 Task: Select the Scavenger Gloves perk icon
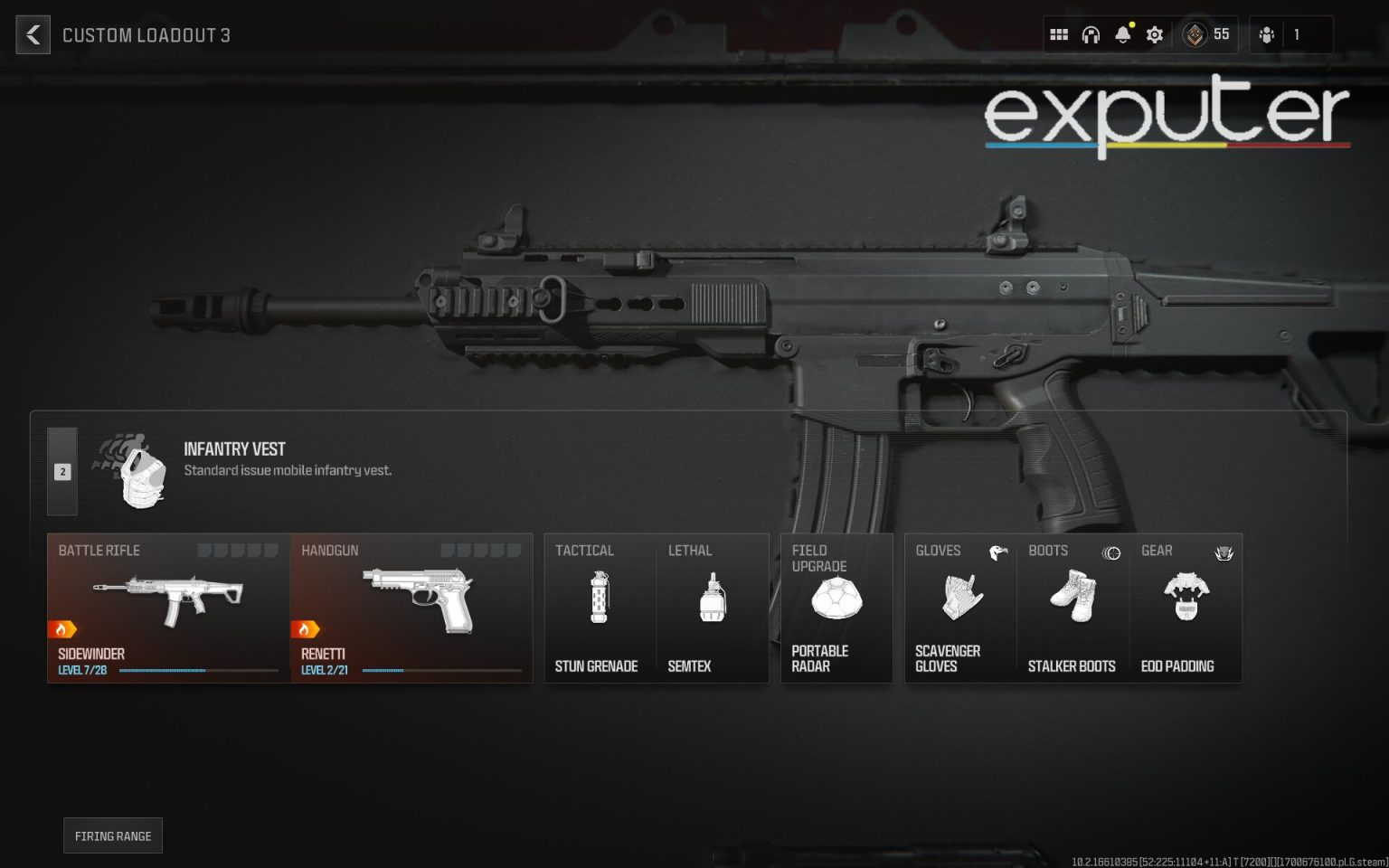point(960,599)
